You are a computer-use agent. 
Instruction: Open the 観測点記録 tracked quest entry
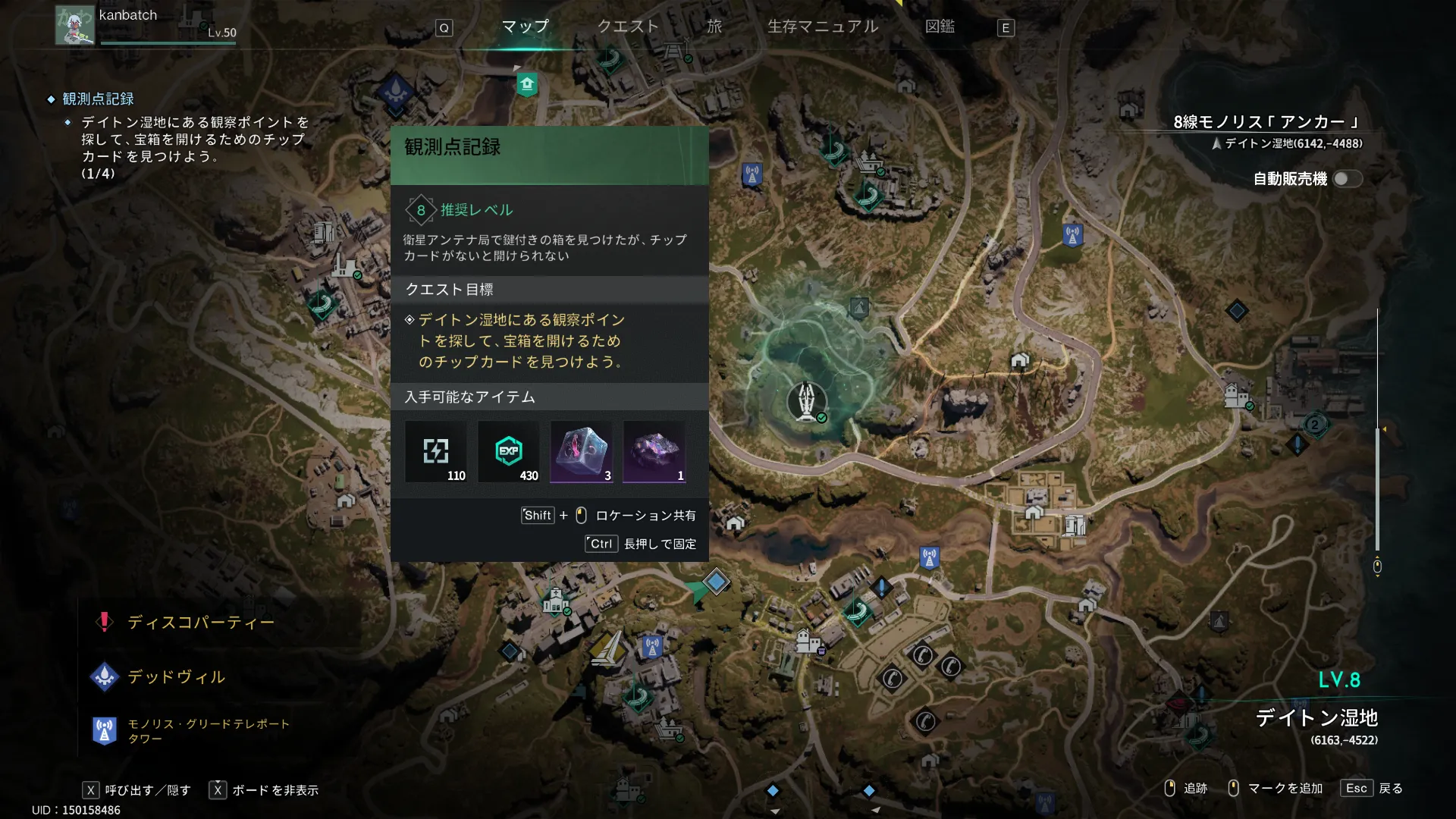tap(98, 99)
